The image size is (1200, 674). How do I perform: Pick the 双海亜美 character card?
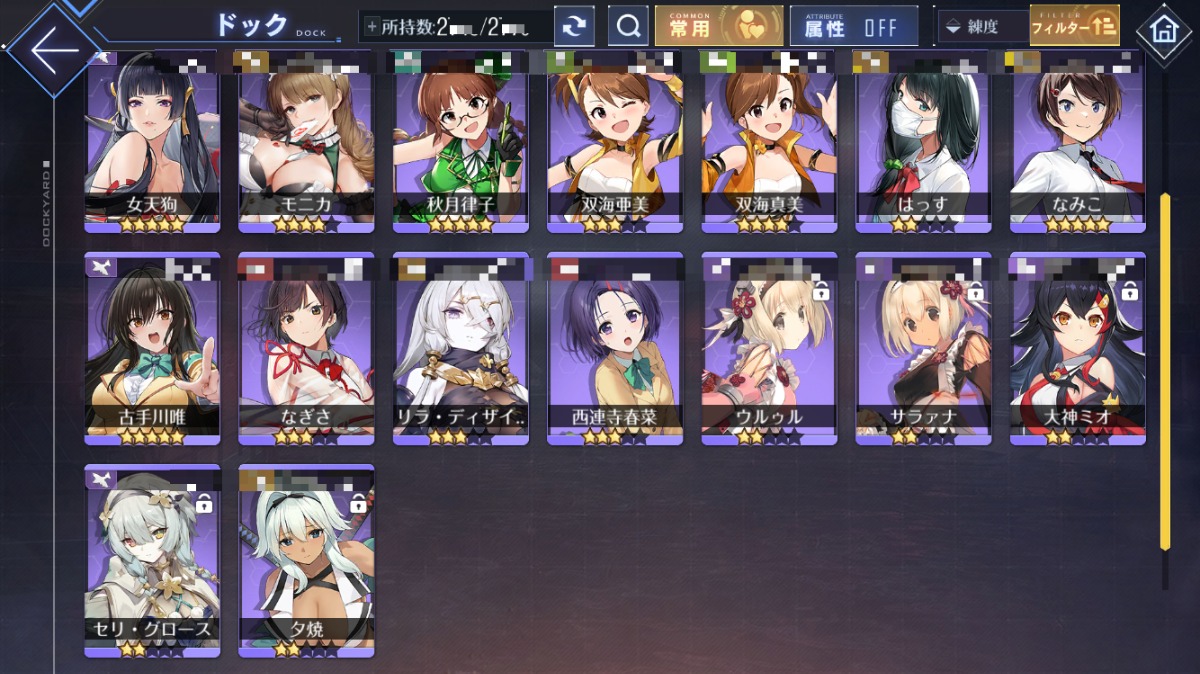pyautogui.click(x=615, y=140)
